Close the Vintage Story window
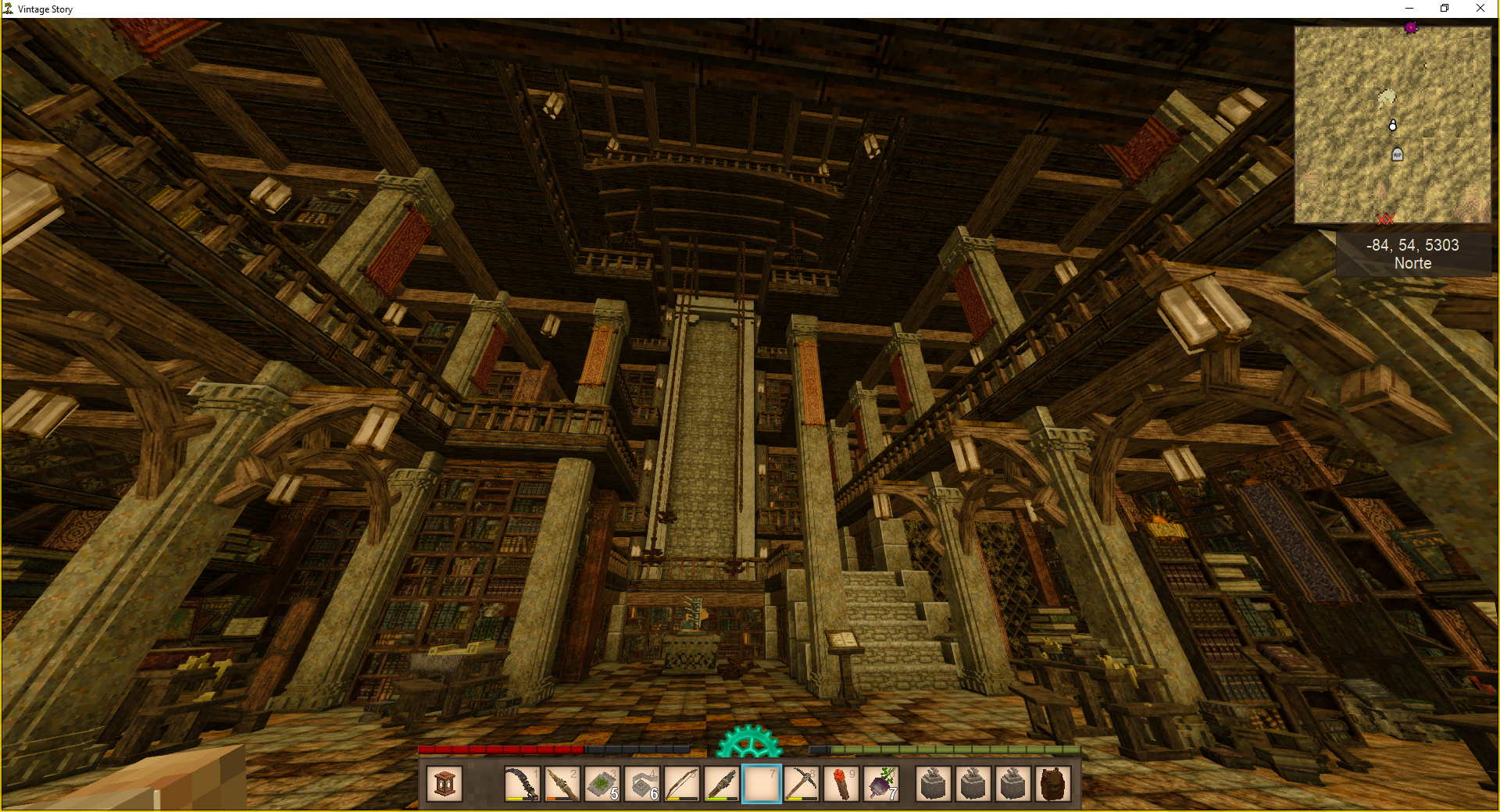Viewport: 1500px width, 812px height. tap(1480, 9)
